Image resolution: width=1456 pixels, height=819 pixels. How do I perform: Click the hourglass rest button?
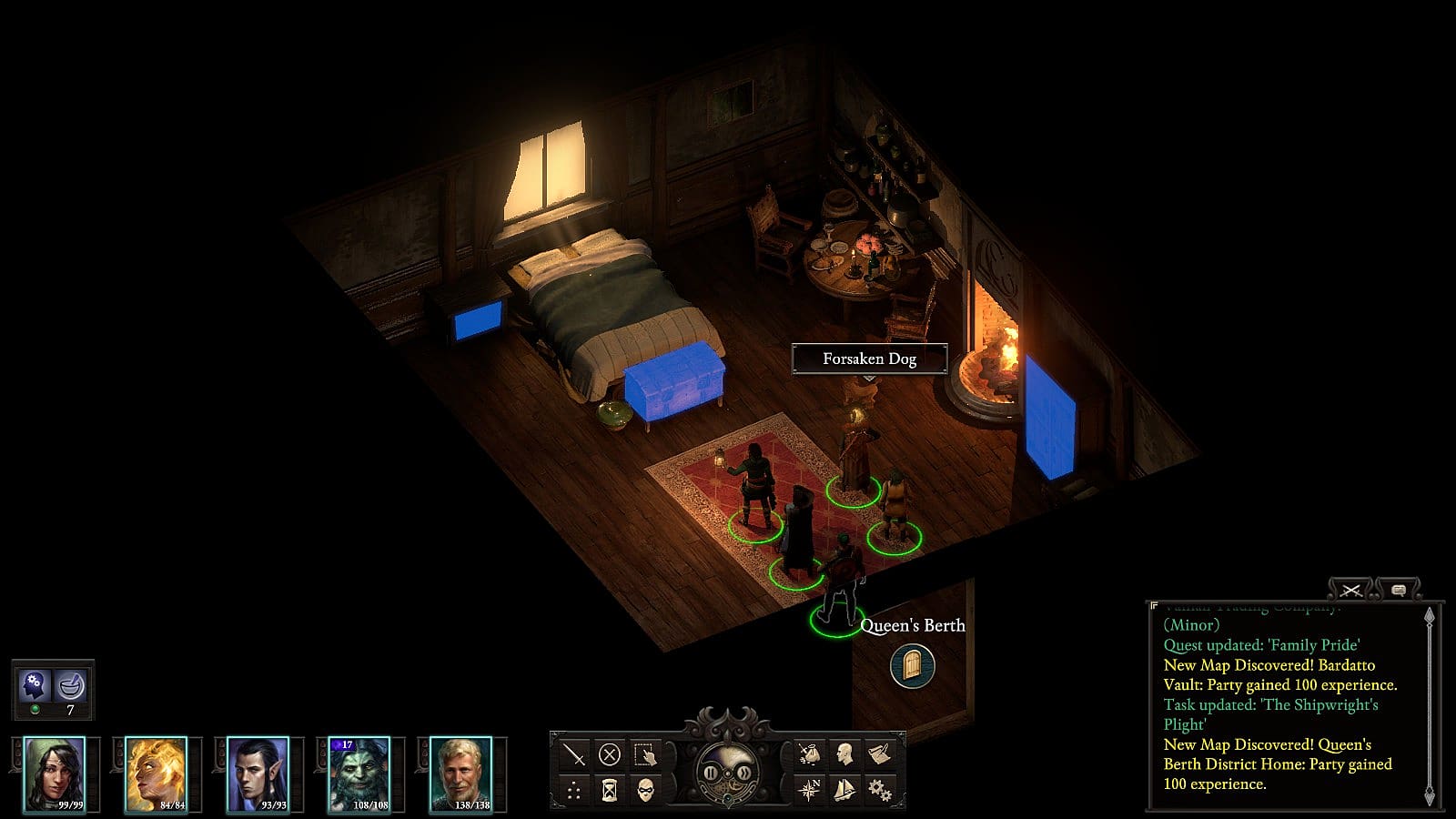point(610,790)
